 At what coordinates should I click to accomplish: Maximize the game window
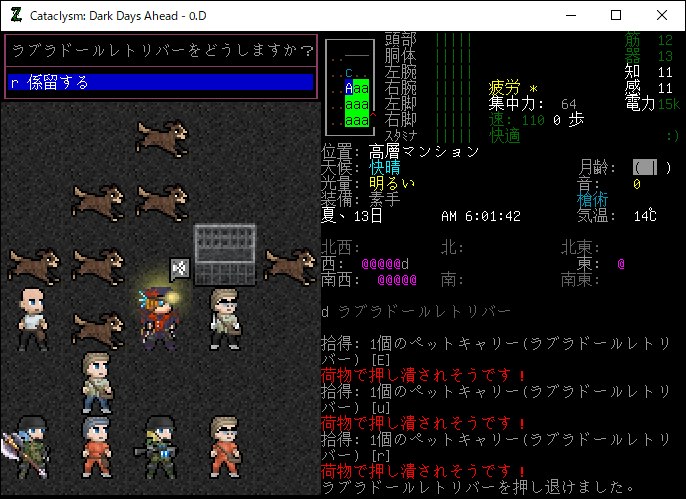point(615,15)
